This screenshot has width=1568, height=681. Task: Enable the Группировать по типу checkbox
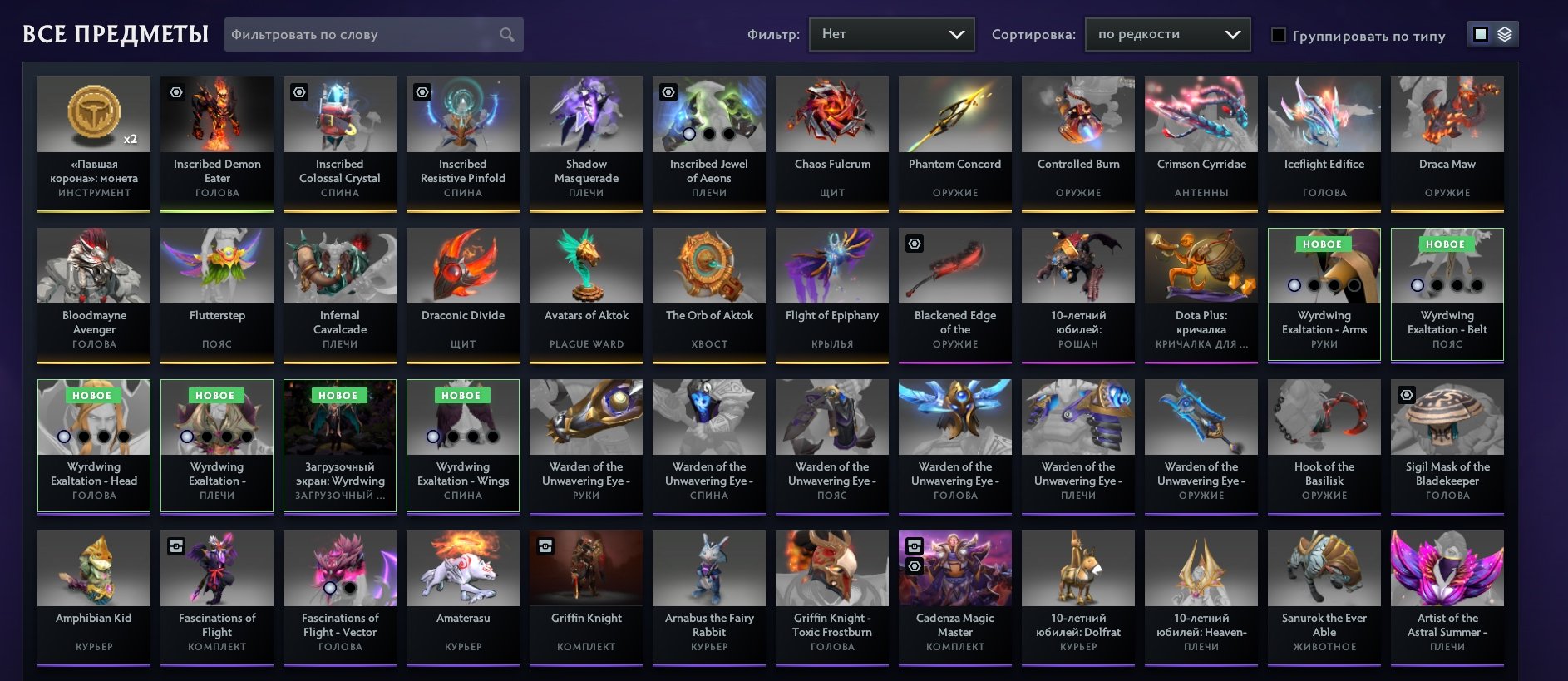(x=1278, y=36)
